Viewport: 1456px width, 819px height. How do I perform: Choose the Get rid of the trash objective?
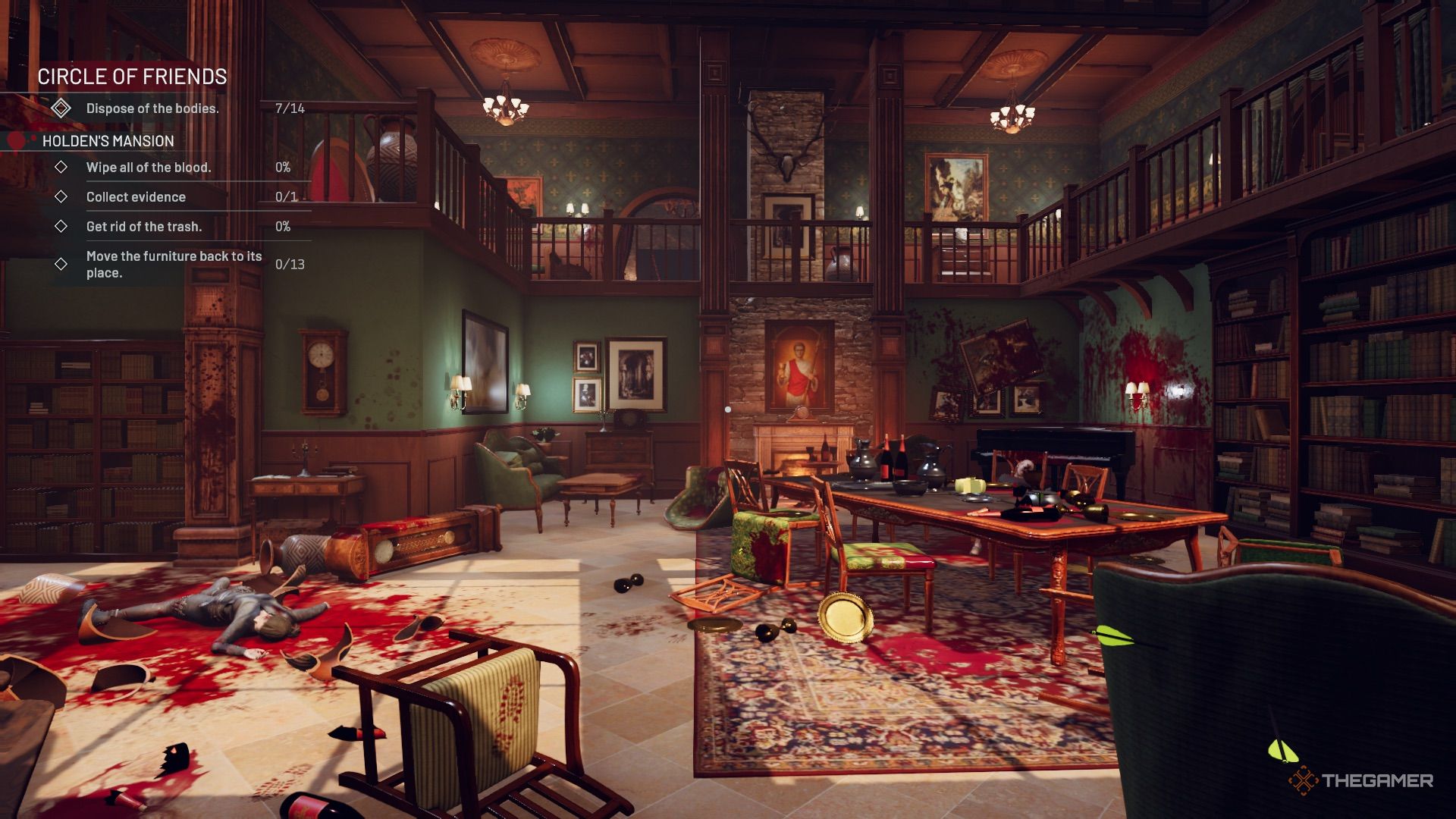click(x=144, y=227)
